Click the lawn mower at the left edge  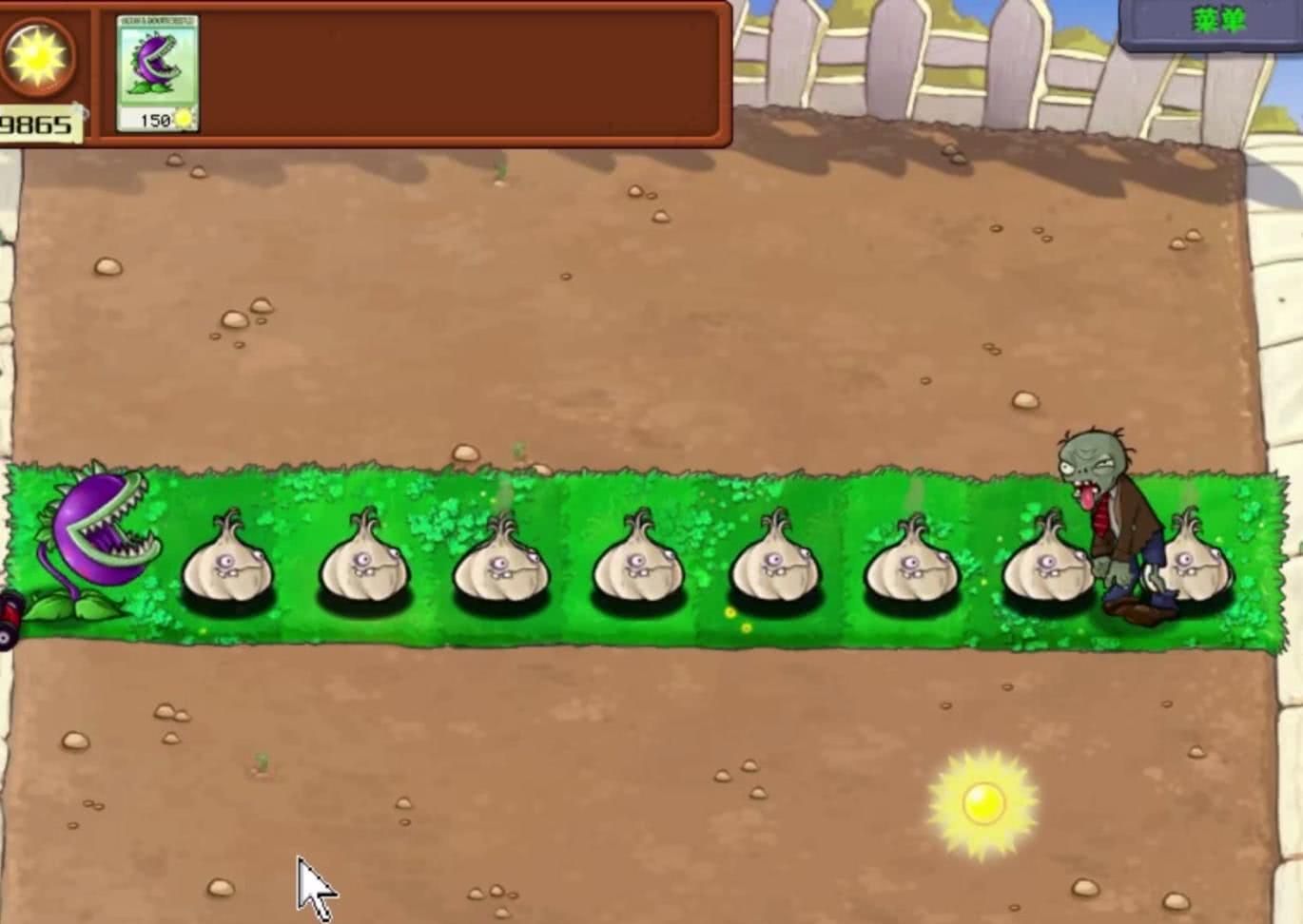pos(10,608)
